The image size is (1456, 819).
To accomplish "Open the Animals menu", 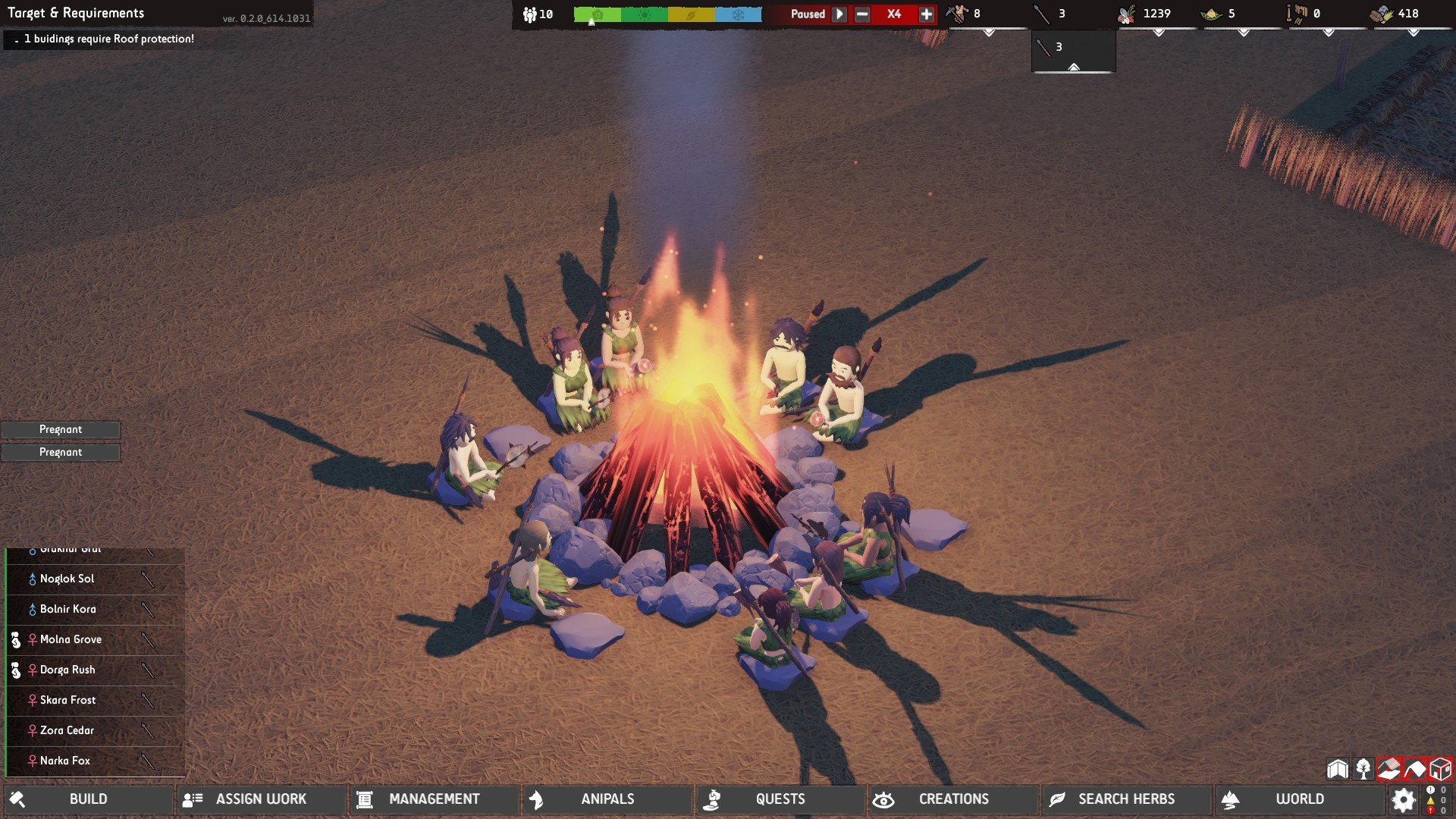I will [607, 799].
